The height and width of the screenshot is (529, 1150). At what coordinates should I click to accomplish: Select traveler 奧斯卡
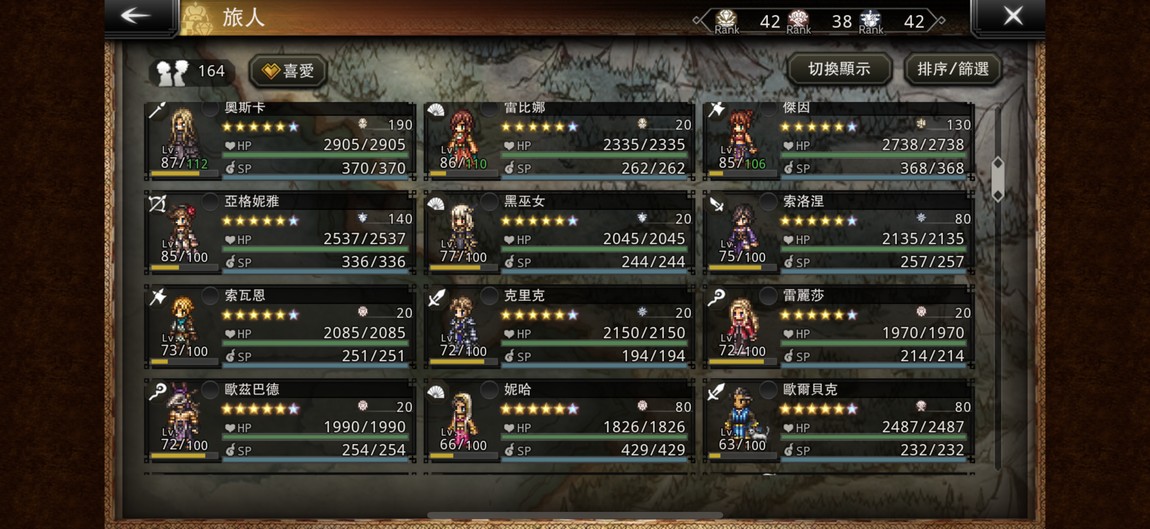click(280, 140)
